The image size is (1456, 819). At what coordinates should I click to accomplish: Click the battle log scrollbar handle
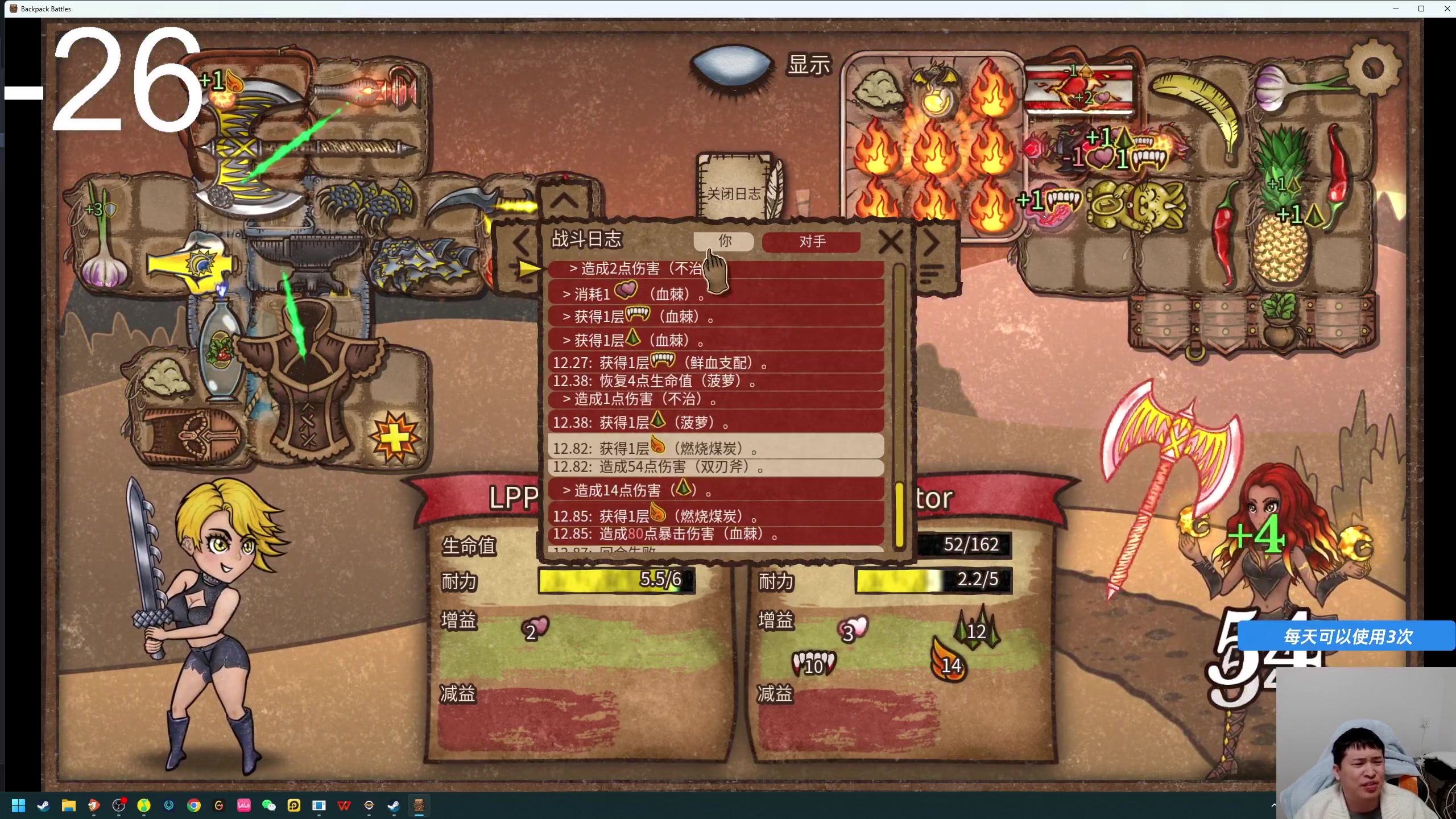click(x=899, y=515)
